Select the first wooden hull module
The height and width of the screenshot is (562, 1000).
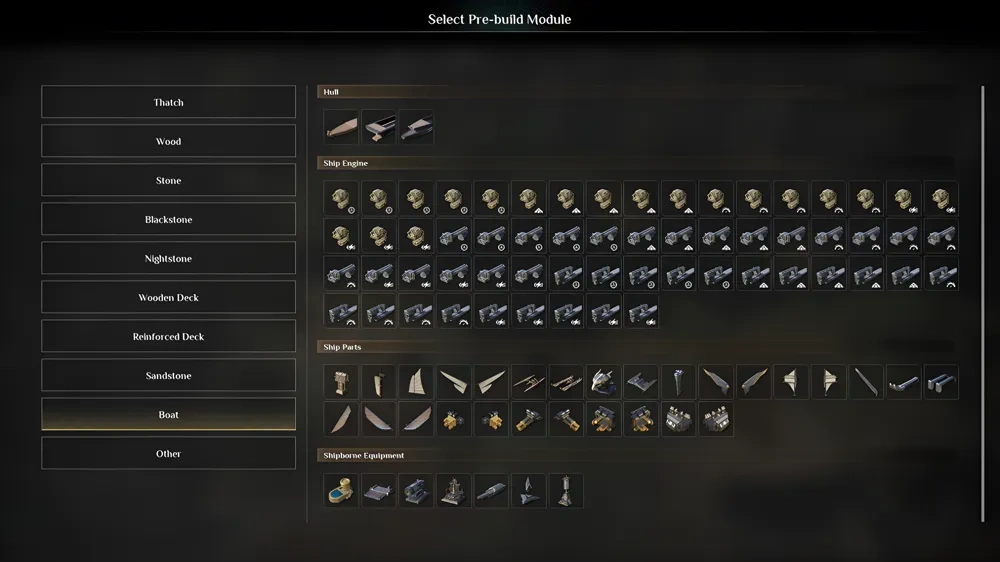(341, 127)
